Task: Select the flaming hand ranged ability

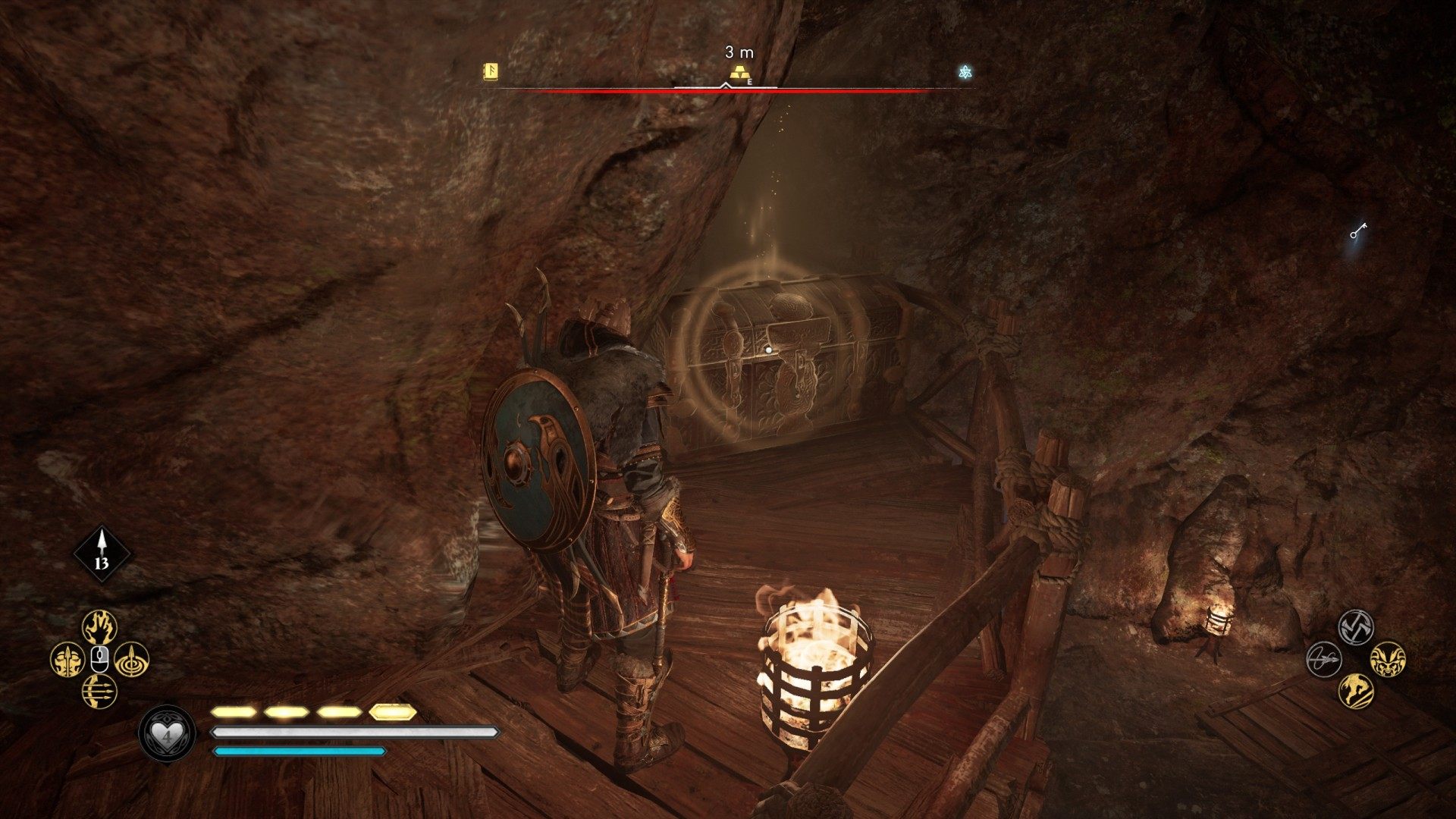Action: (99, 627)
